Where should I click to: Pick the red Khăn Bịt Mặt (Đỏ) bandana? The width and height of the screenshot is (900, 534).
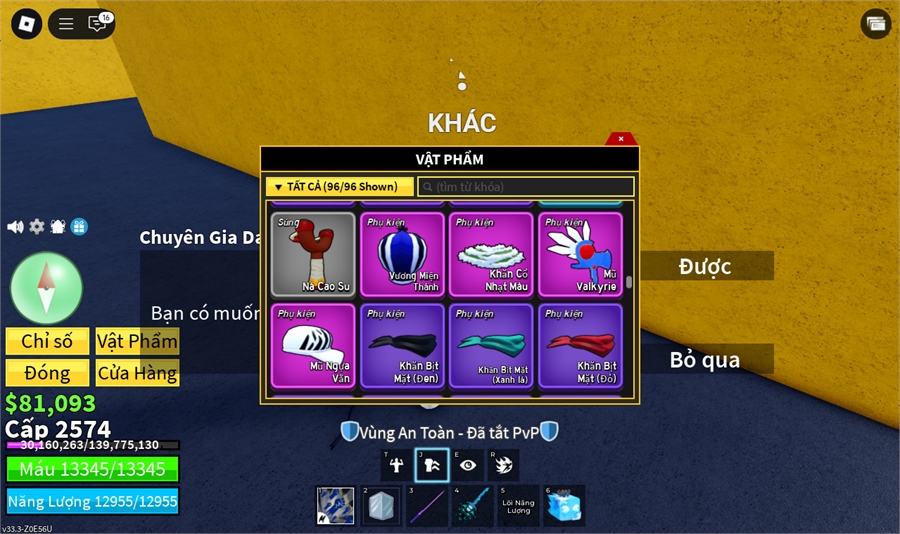pos(580,345)
